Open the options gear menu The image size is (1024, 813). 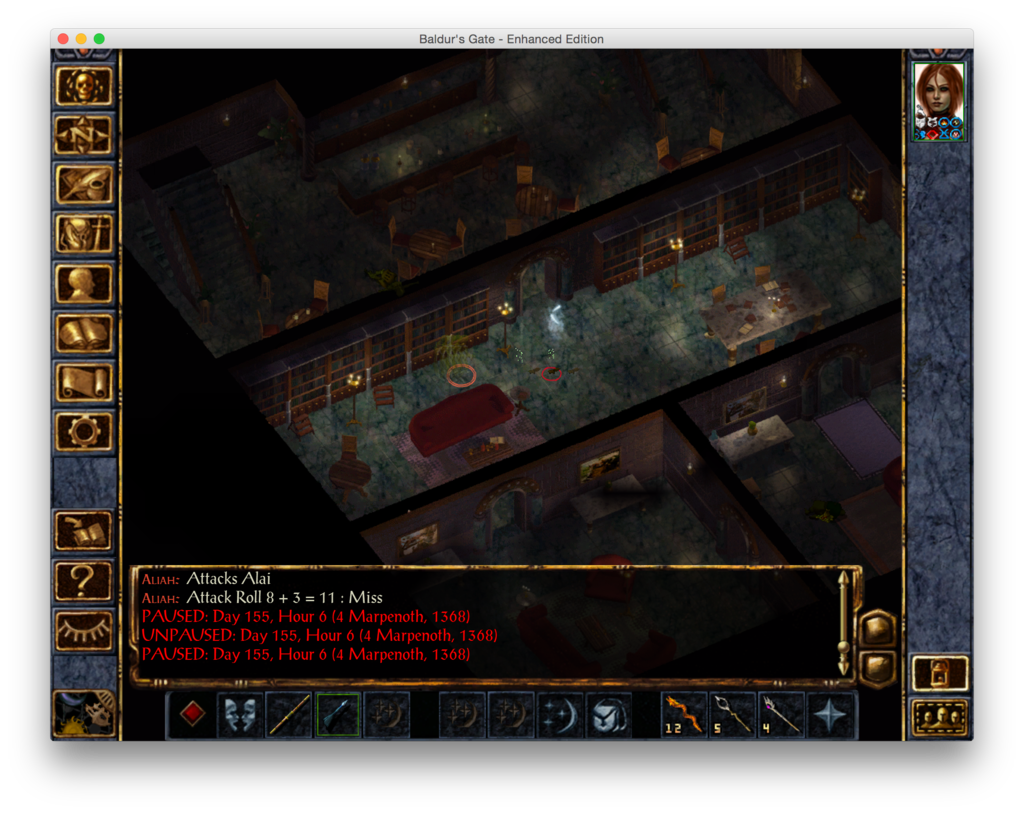coord(84,431)
